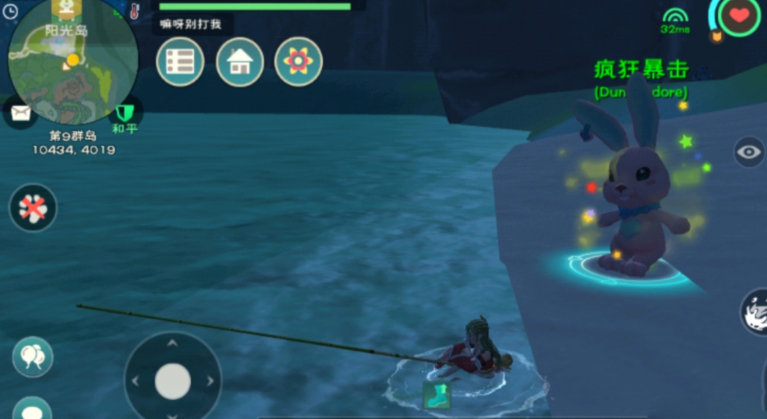The image size is (767, 419).
Task: Open the flower icon button
Action: (x=298, y=61)
